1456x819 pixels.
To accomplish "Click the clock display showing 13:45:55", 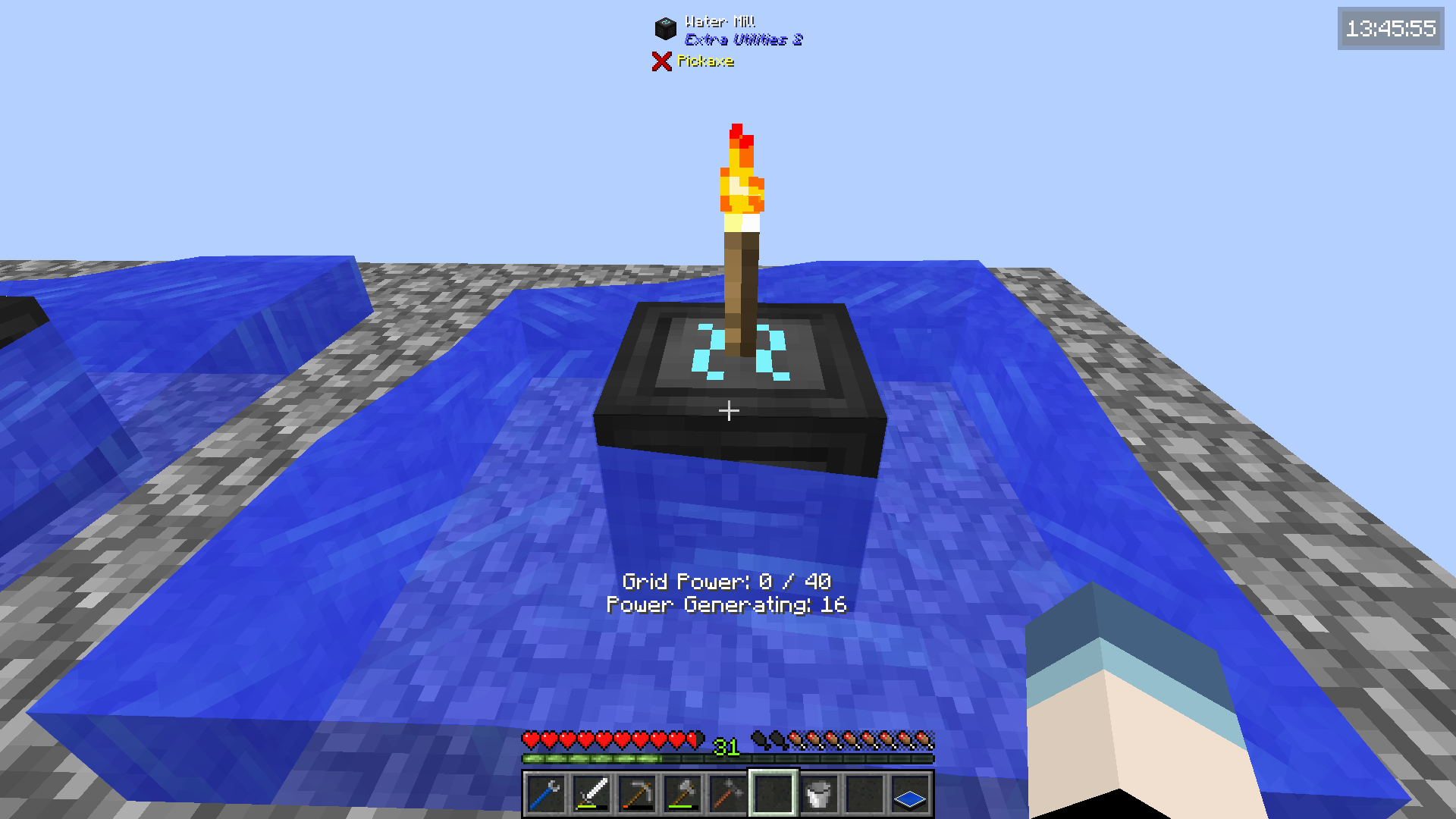I will tap(1390, 30).
